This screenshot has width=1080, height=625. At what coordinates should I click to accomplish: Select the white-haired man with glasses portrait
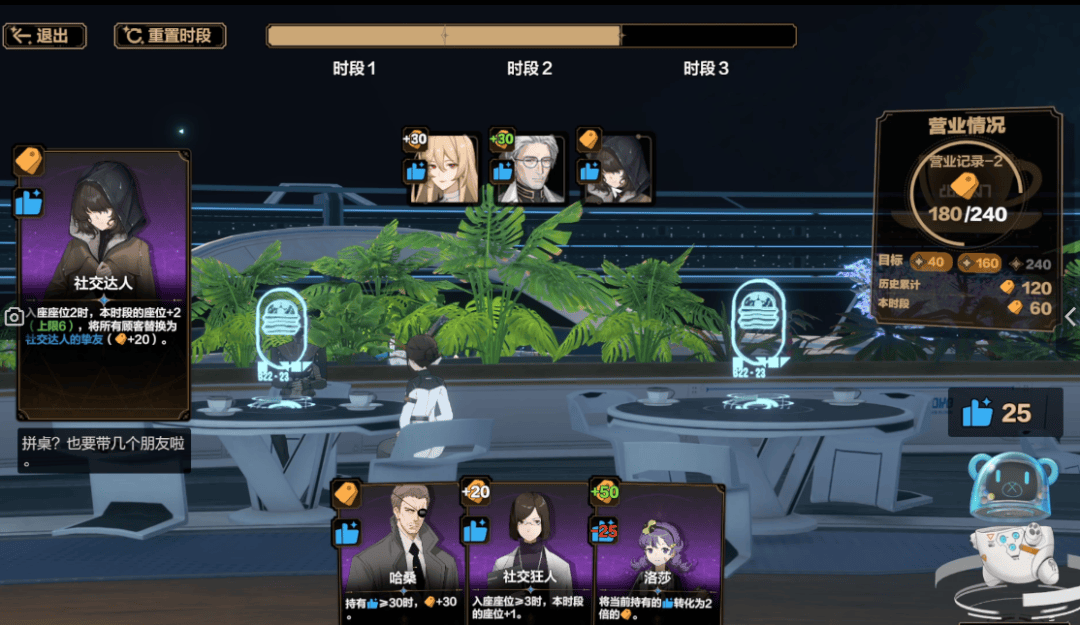529,168
